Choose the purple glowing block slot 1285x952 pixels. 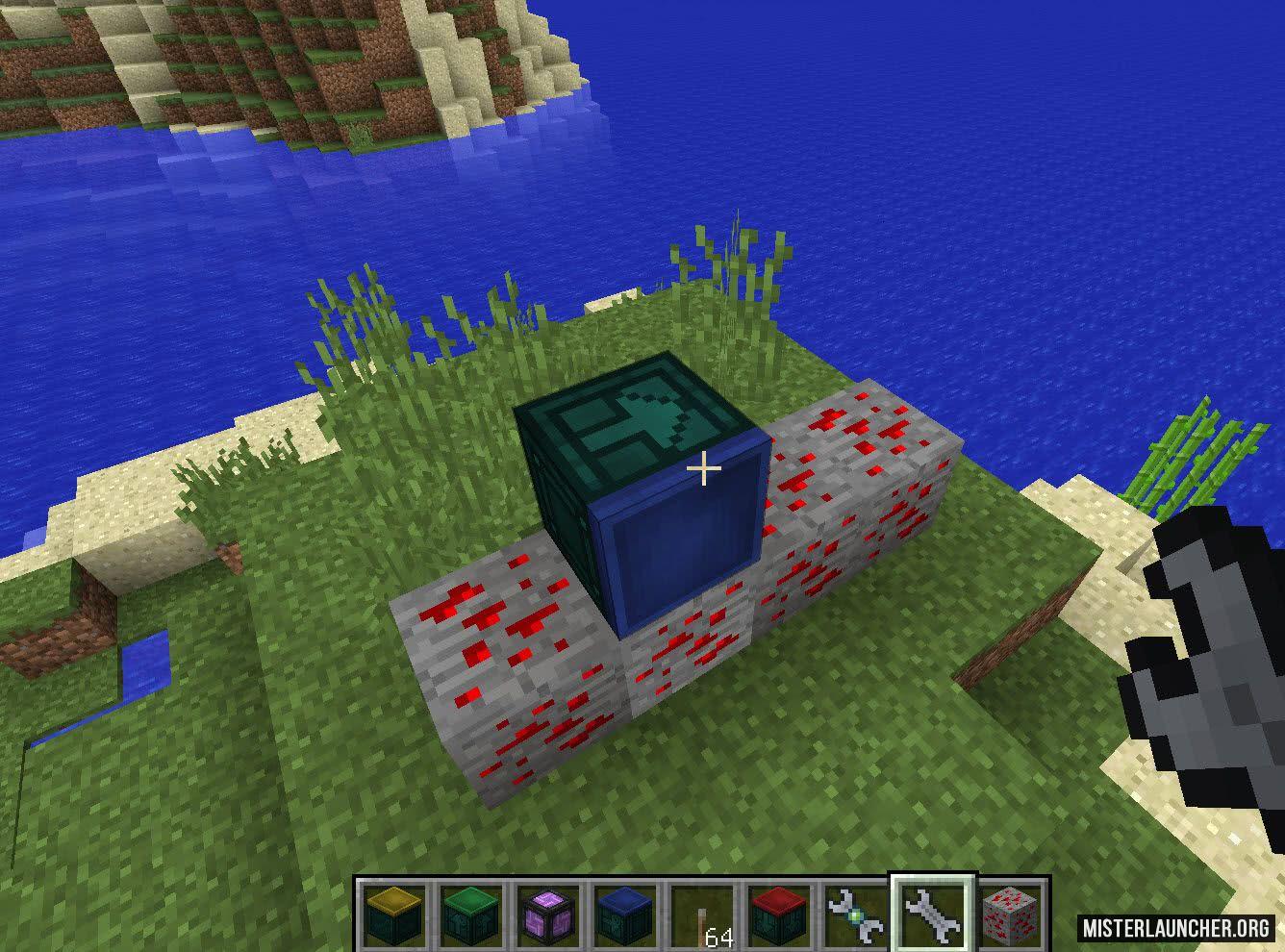click(x=545, y=914)
